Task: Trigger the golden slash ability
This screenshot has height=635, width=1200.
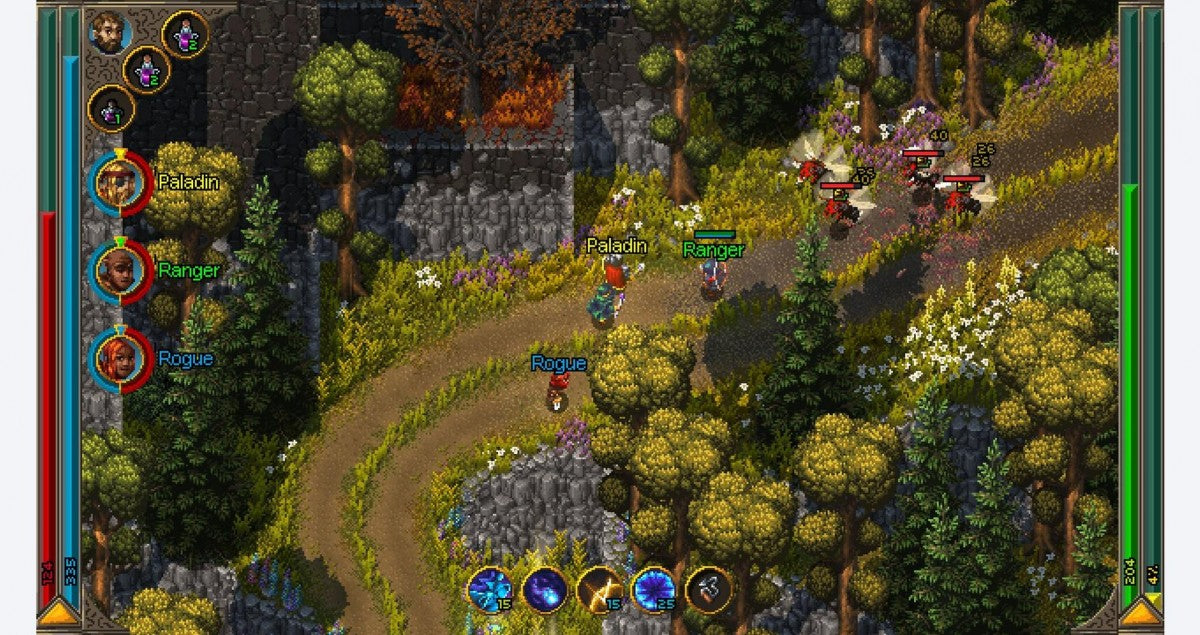Action: 600,589
